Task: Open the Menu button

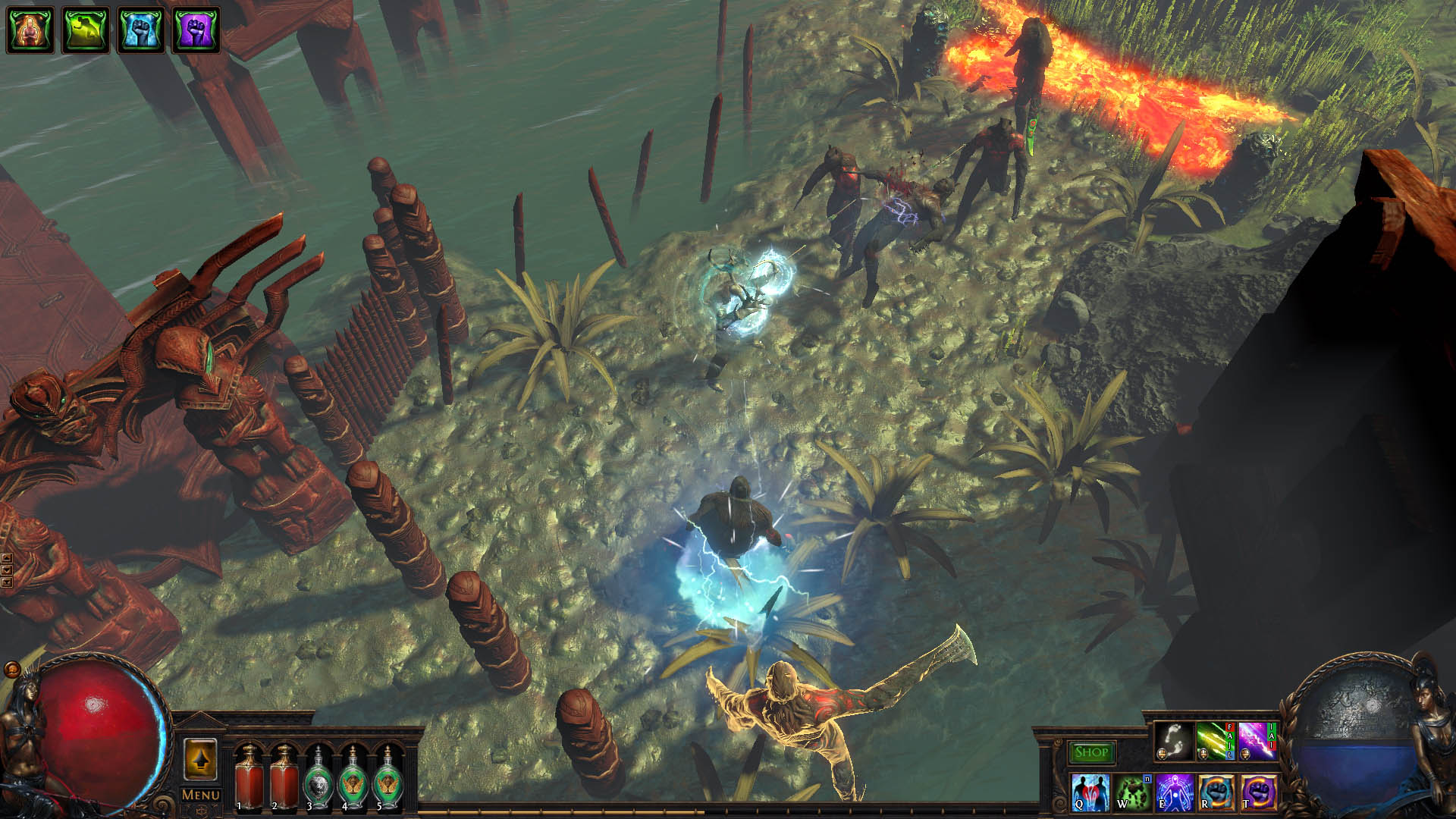Action: [x=201, y=795]
